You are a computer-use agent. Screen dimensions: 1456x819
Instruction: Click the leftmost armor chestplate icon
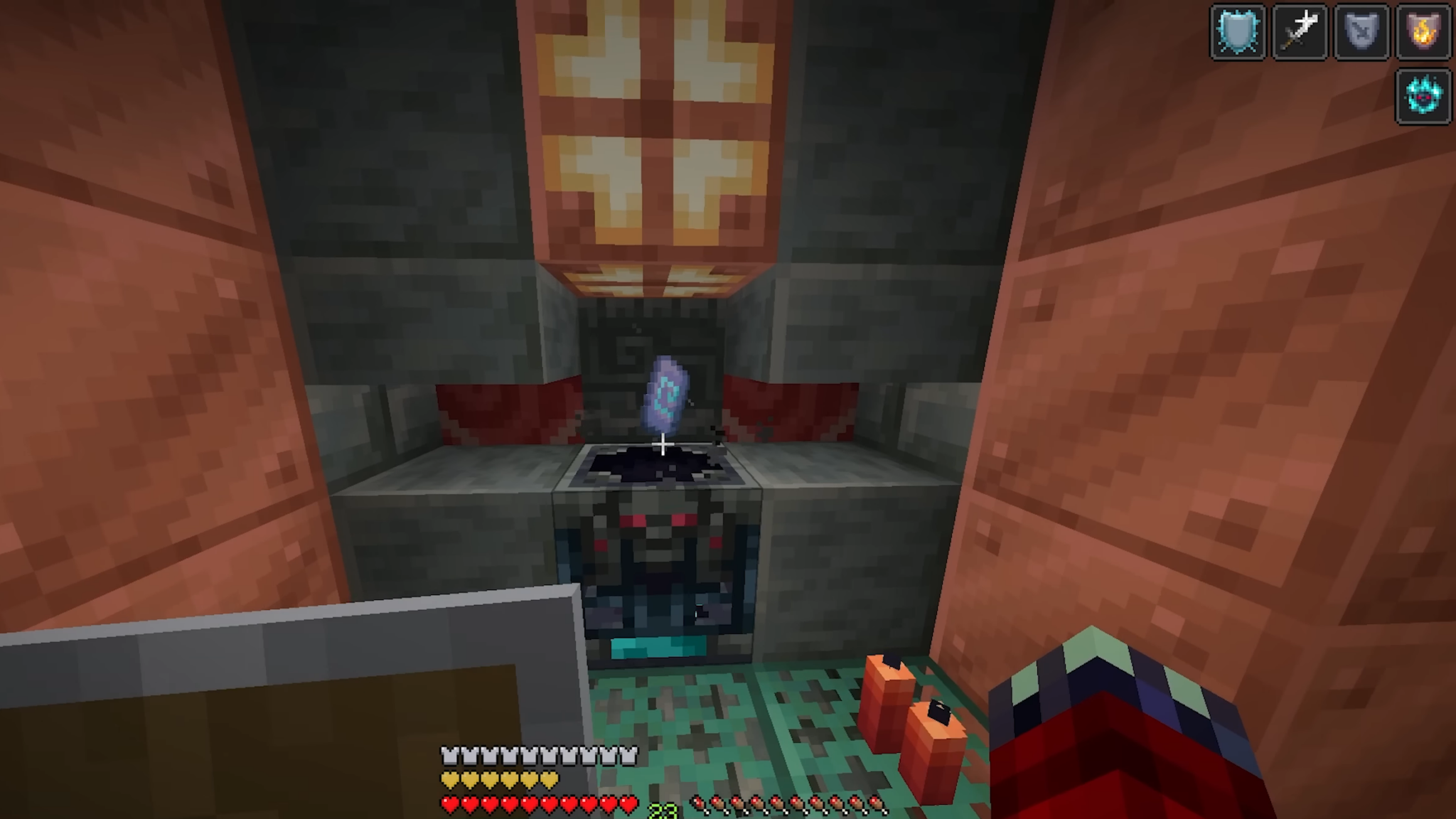point(448,755)
